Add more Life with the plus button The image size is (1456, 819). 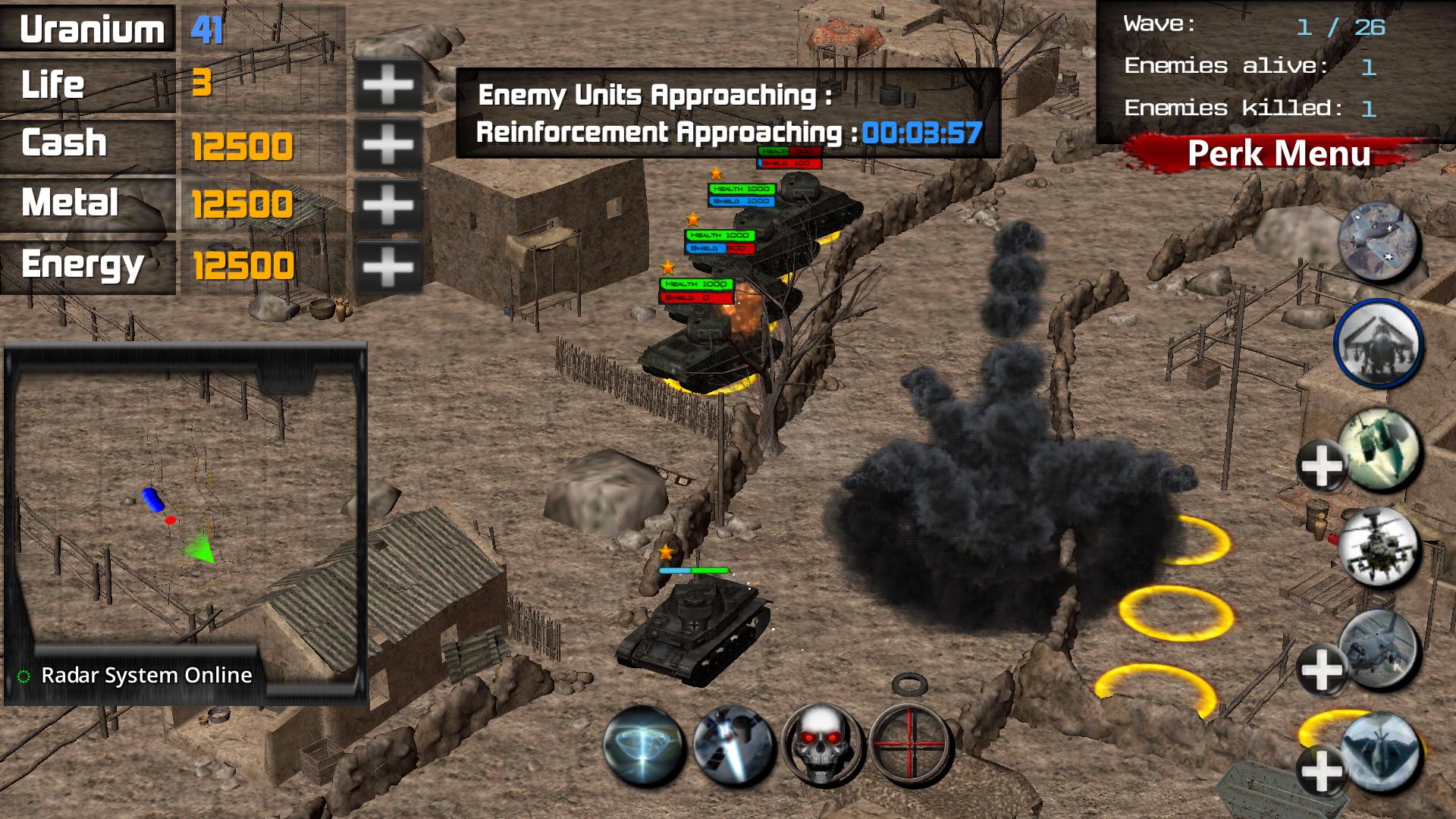click(388, 84)
